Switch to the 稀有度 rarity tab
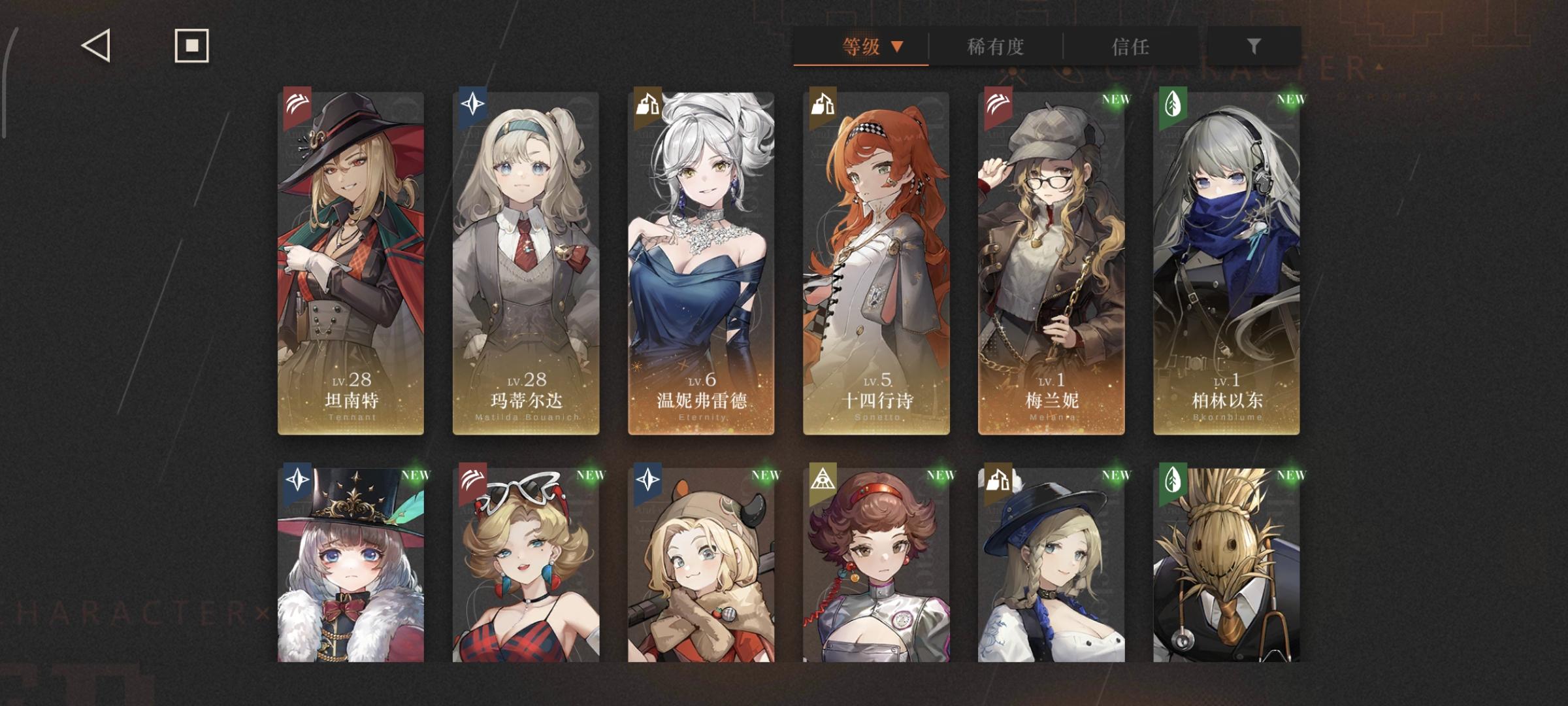 [x=996, y=47]
